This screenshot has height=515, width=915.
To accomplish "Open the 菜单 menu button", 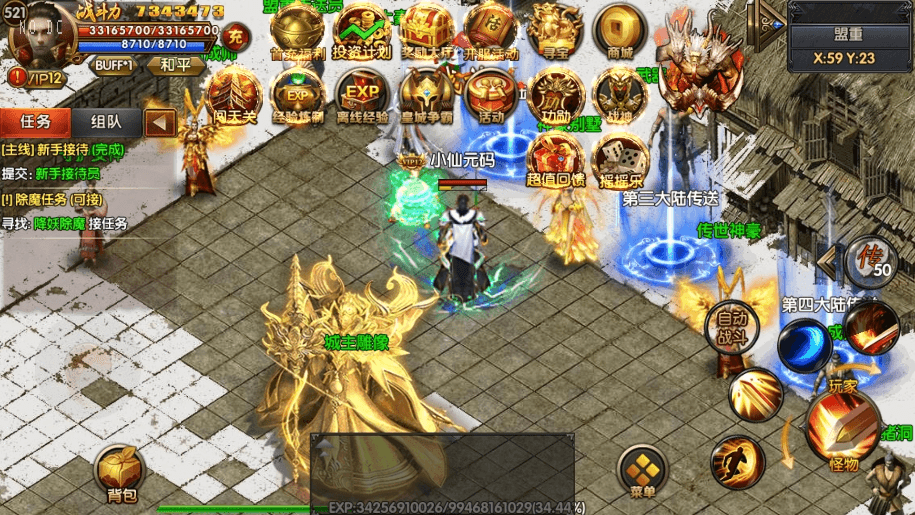I will coord(642,470).
